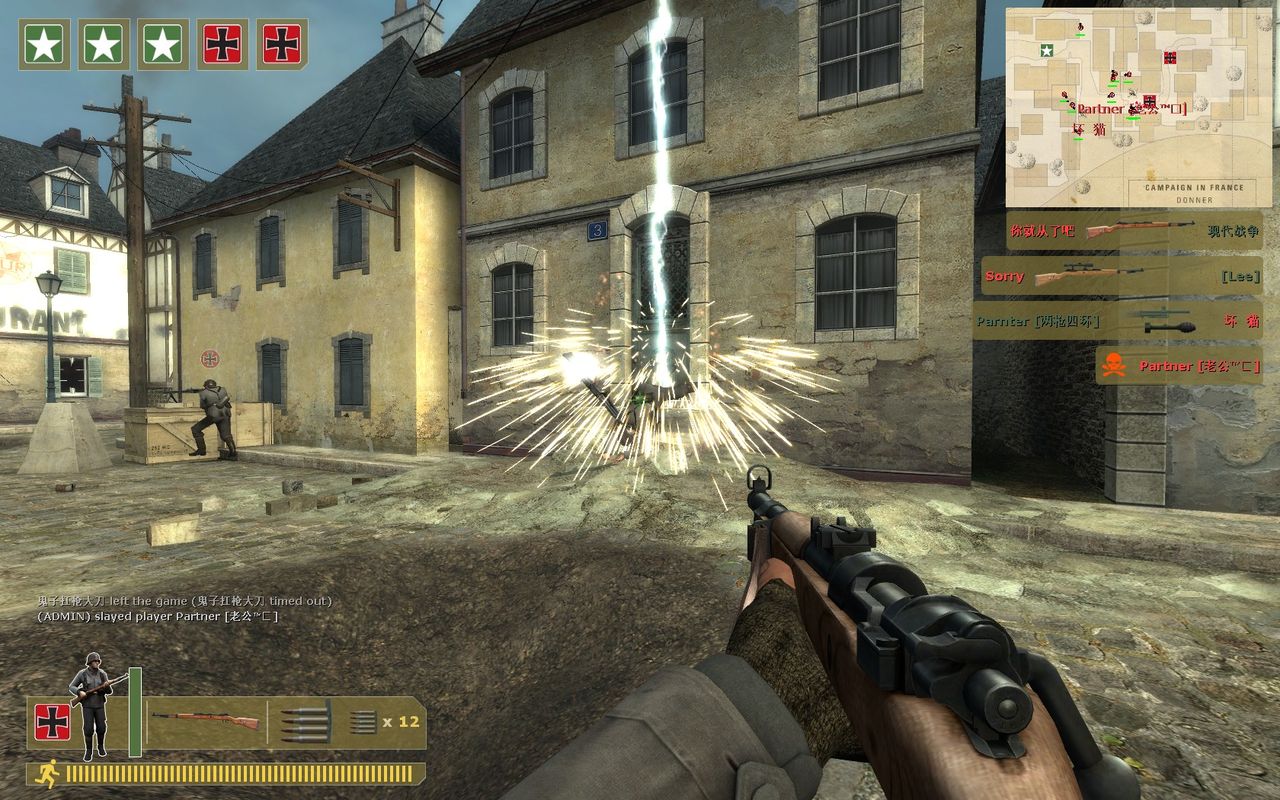This screenshot has width=1280, height=800.
Task: Click the ADMIN slayed player chat message
Action: click(x=157, y=616)
